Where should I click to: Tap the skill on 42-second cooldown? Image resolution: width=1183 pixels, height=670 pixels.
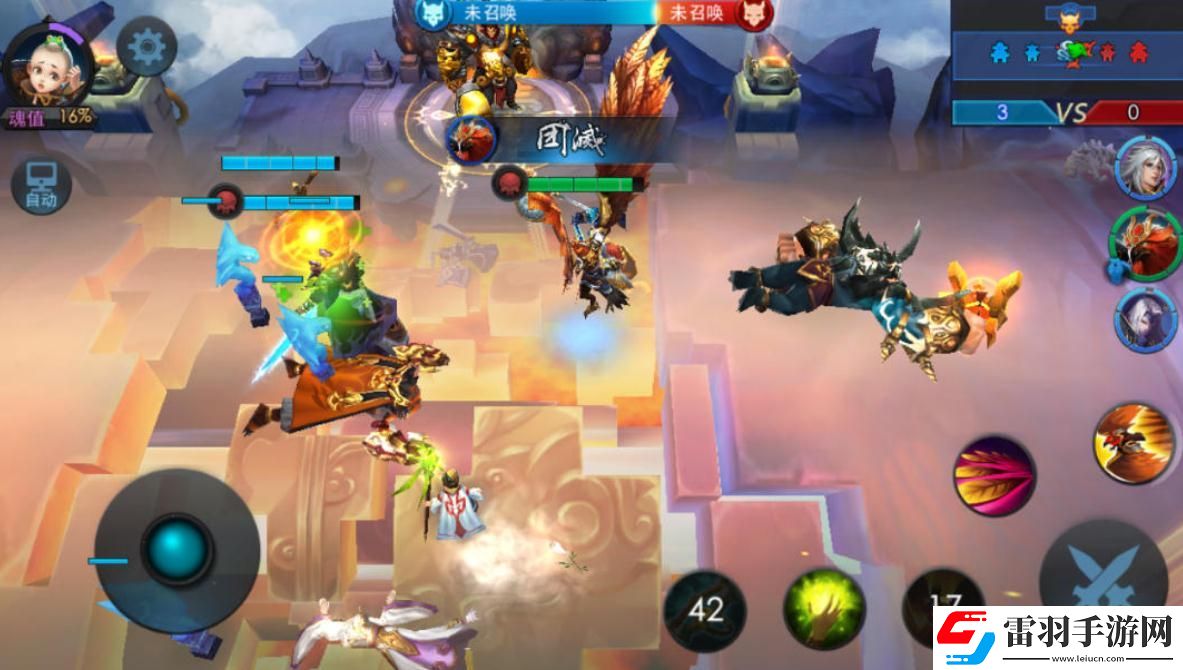(707, 608)
